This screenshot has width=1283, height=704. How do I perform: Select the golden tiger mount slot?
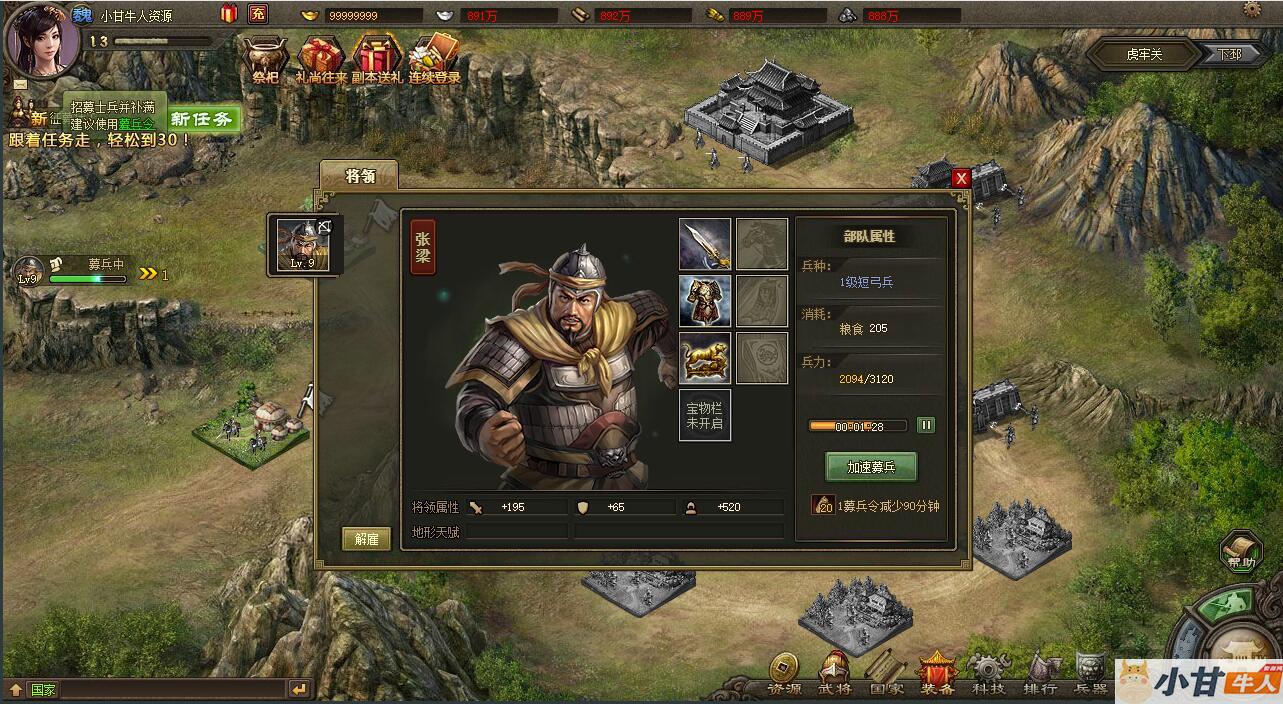[x=705, y=358]
